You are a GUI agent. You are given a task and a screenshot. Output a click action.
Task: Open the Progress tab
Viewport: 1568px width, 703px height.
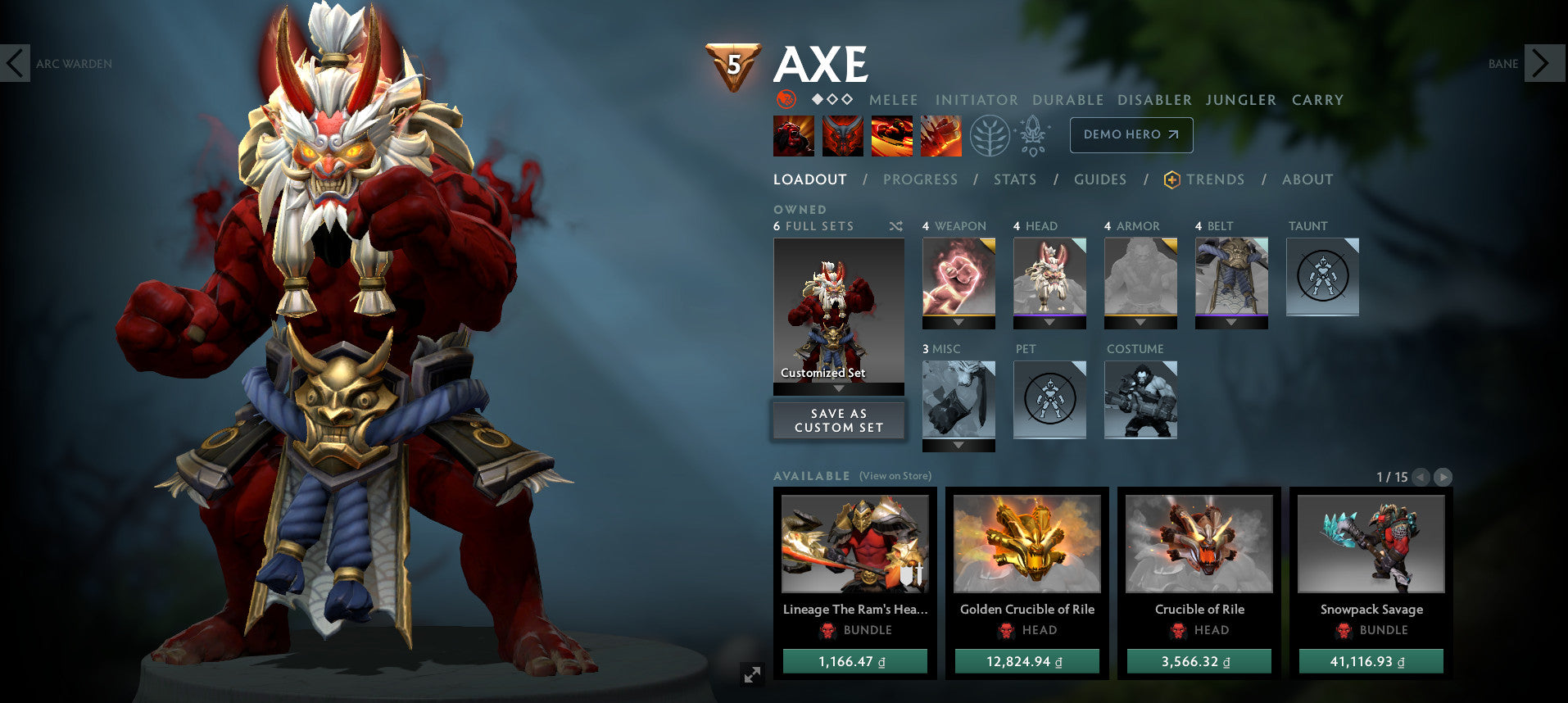coord(921,179)
